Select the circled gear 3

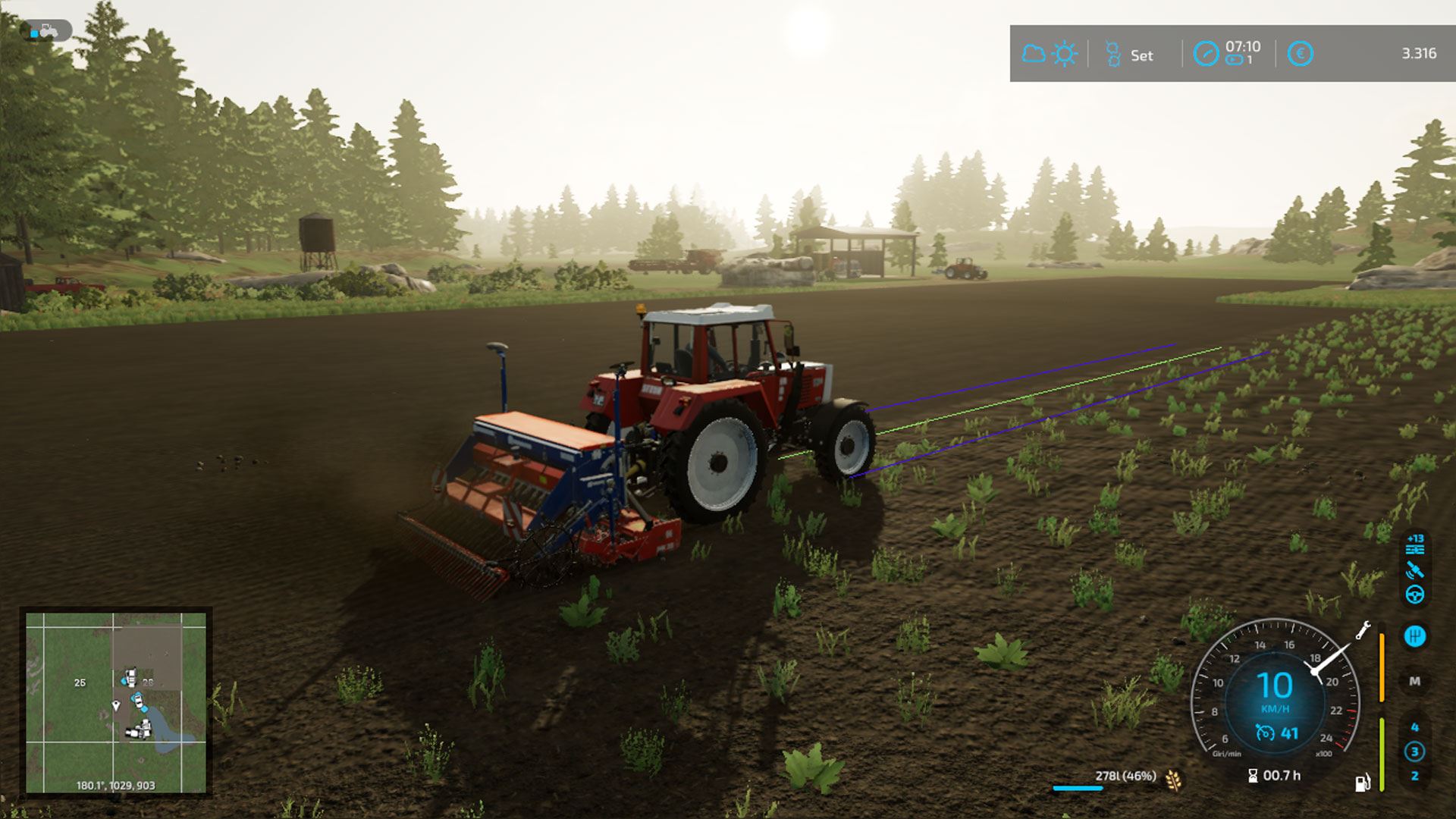[1414, 752]
